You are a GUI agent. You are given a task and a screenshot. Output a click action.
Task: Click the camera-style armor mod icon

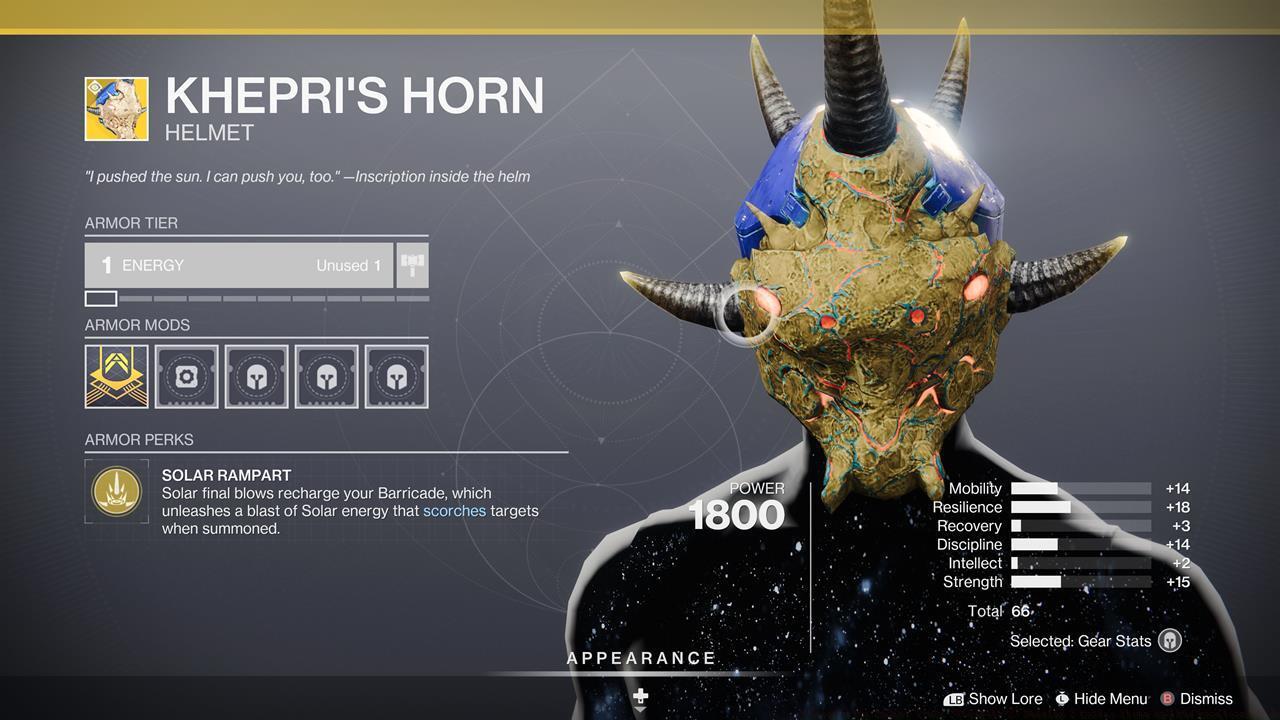186,376
